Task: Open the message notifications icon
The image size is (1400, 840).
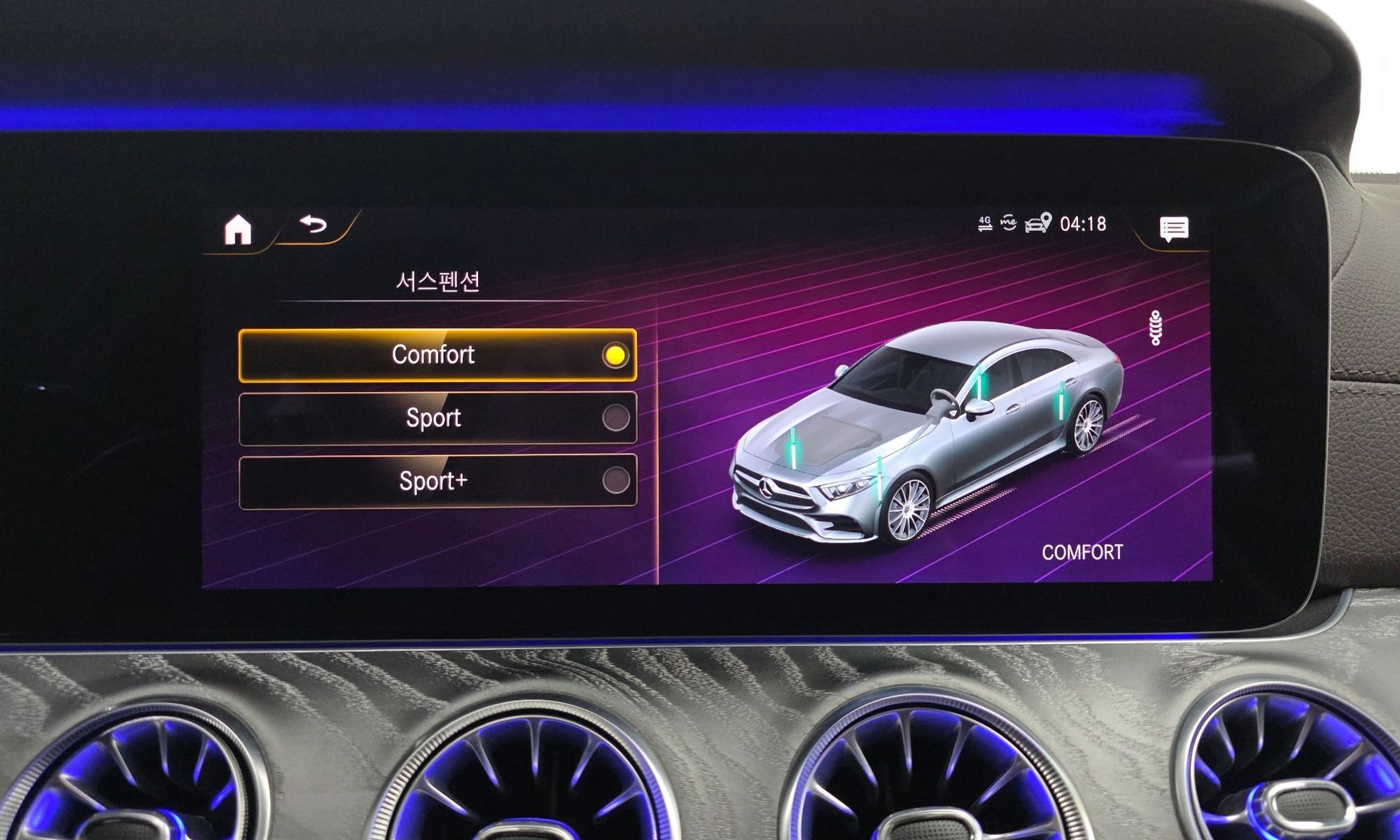Action: point(1174,229)
